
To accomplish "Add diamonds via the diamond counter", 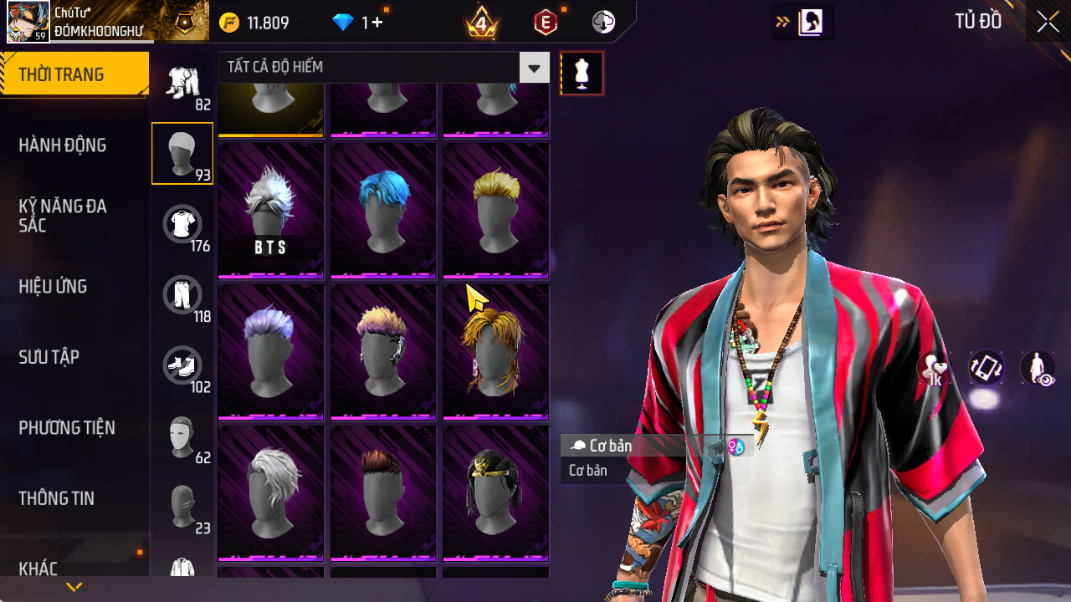I will [x=372, y=22].
